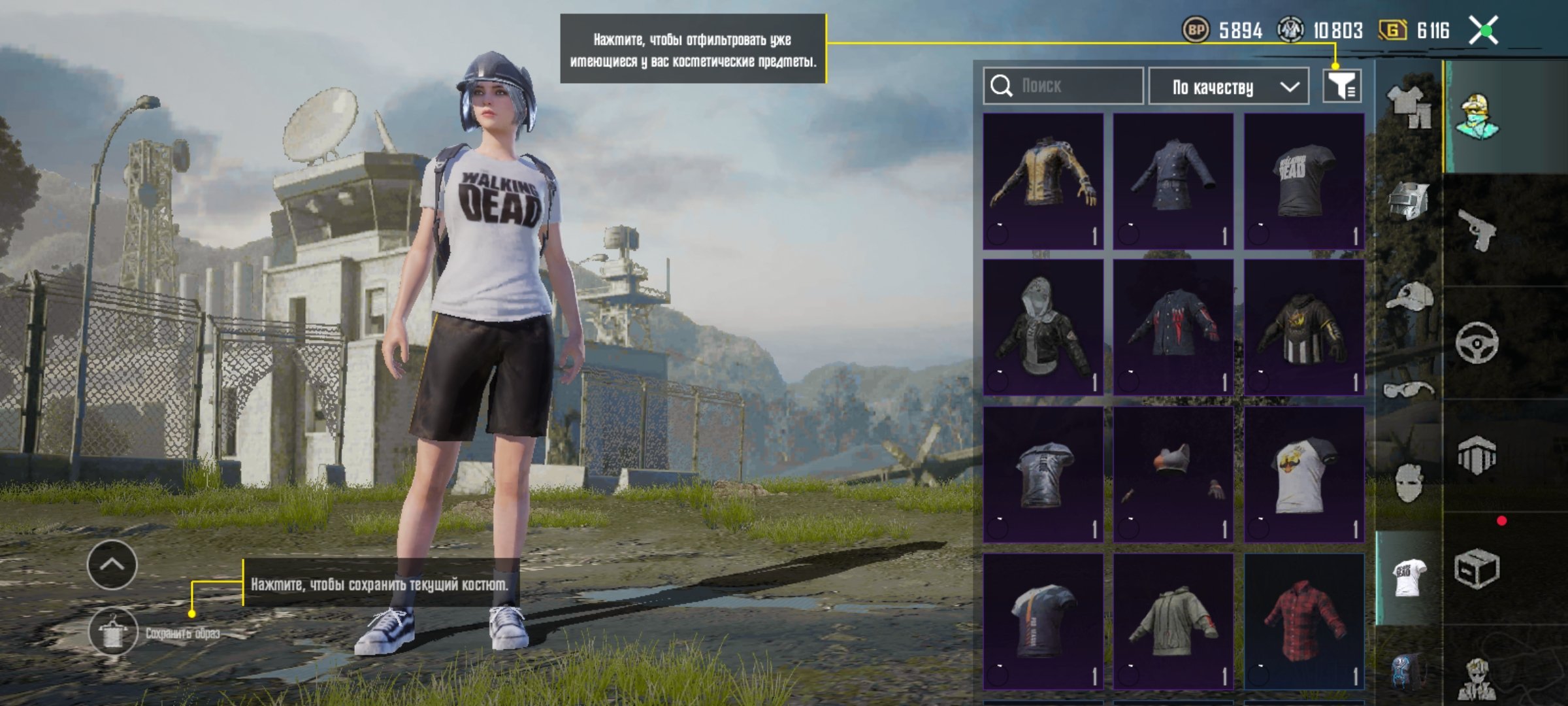The width and height of the screenshot is (1568, 706).
Task: Open the По качеству sorting dropdown
Action: [x=1228, y=86]
